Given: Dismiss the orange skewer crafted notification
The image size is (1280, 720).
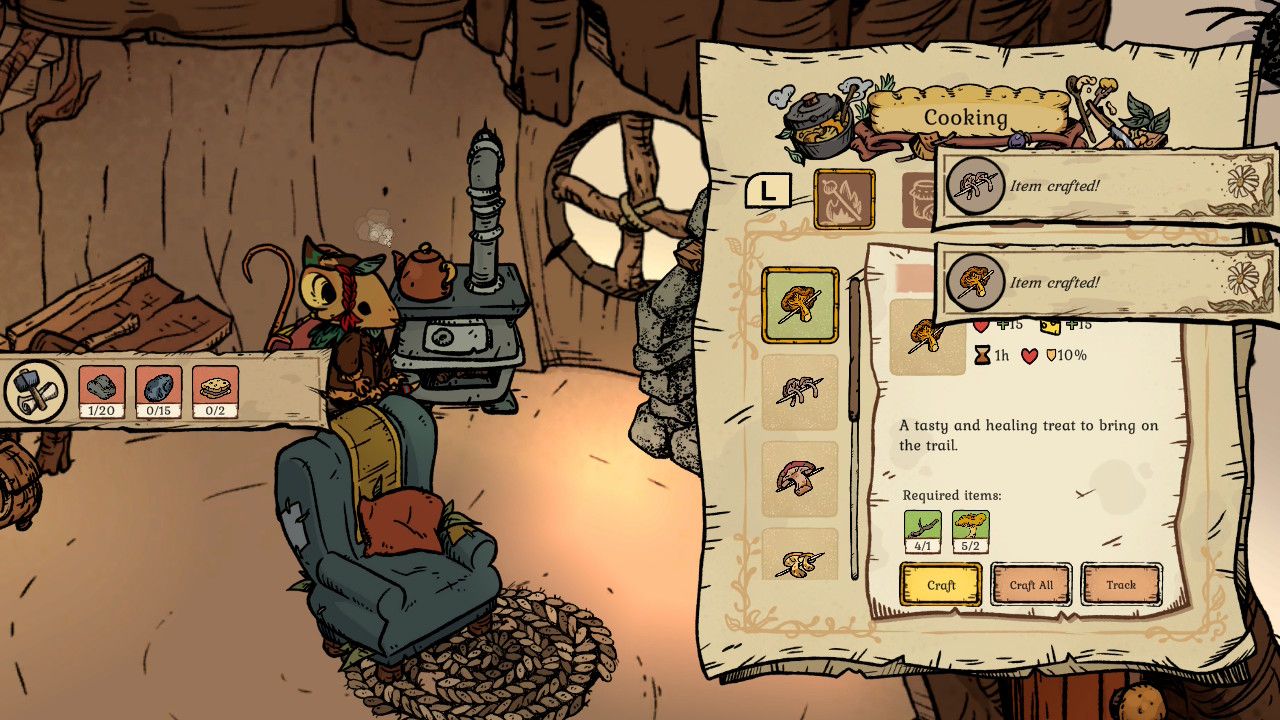Looking at the screenshot, I should [1105, 282].
